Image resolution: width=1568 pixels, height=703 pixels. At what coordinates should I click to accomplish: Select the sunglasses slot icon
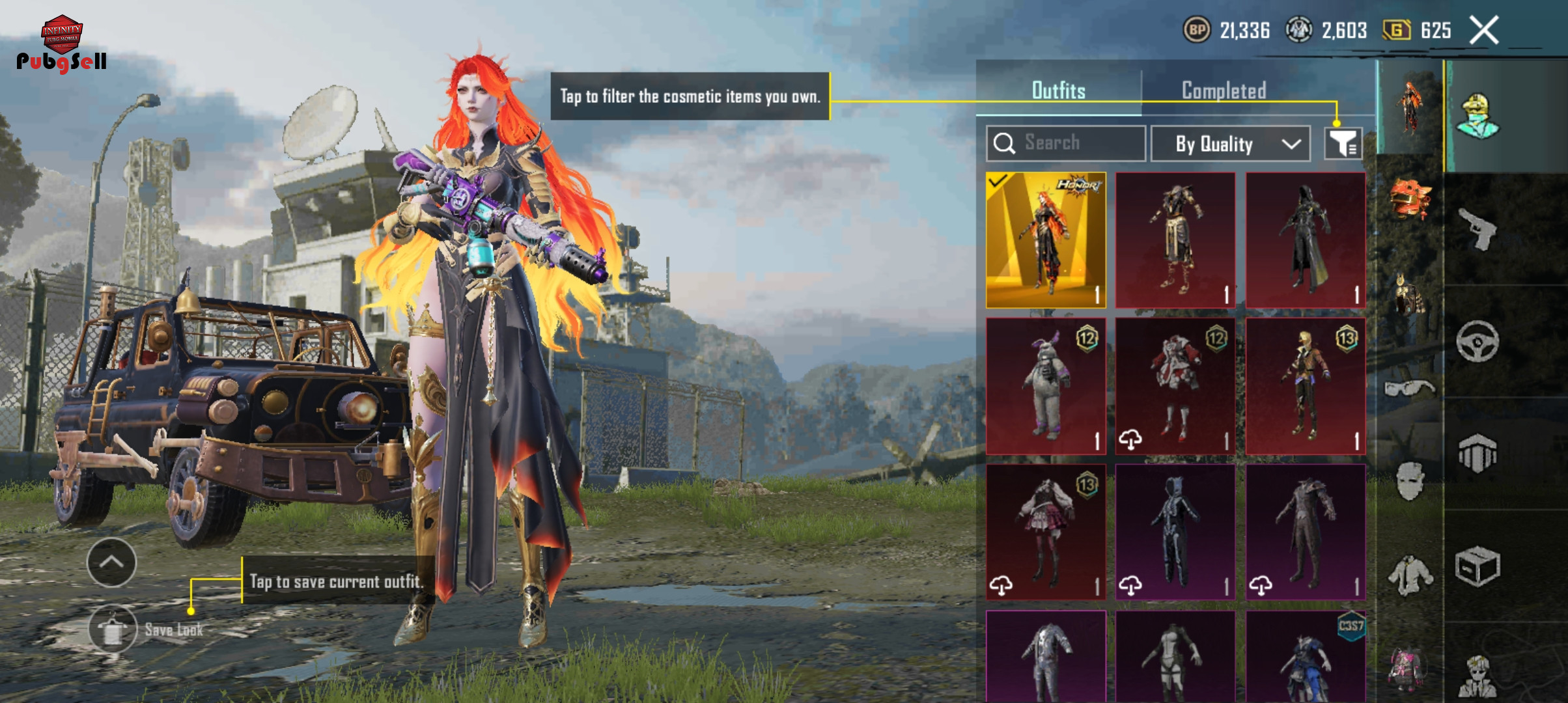point(1409,389)
